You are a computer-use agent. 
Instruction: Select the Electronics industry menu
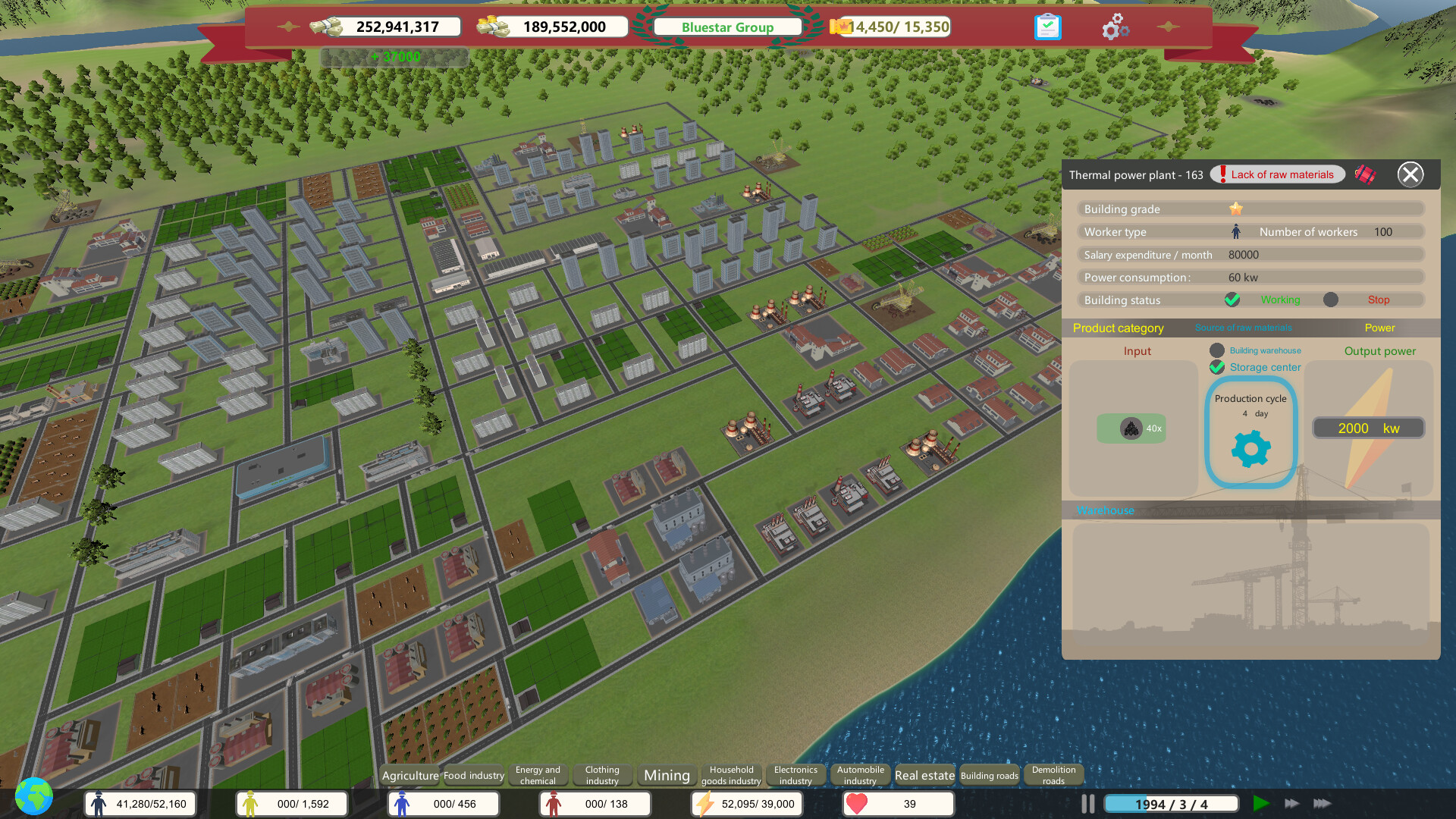pos(795,775)
